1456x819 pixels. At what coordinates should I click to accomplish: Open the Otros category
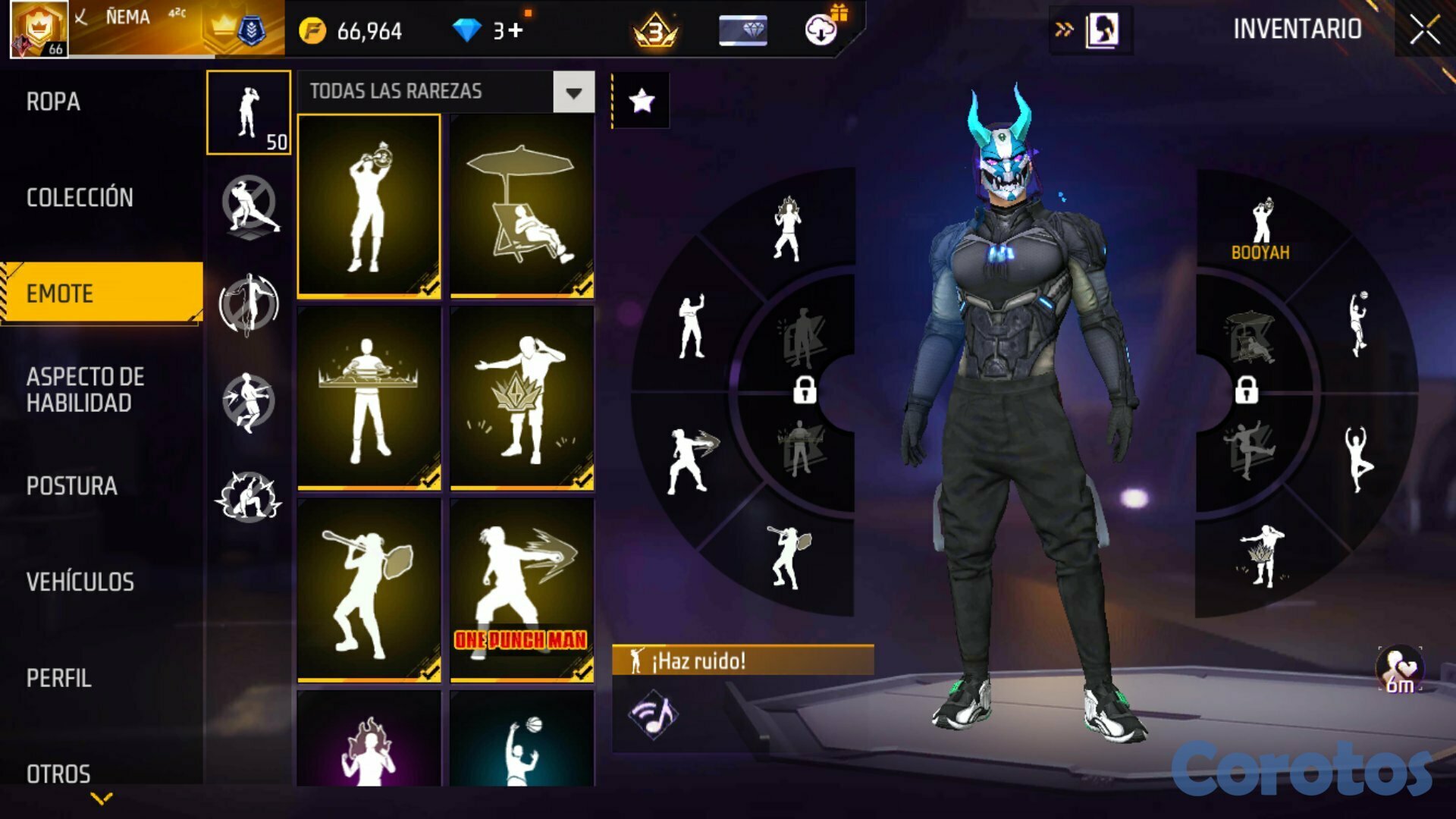[58, 773]
